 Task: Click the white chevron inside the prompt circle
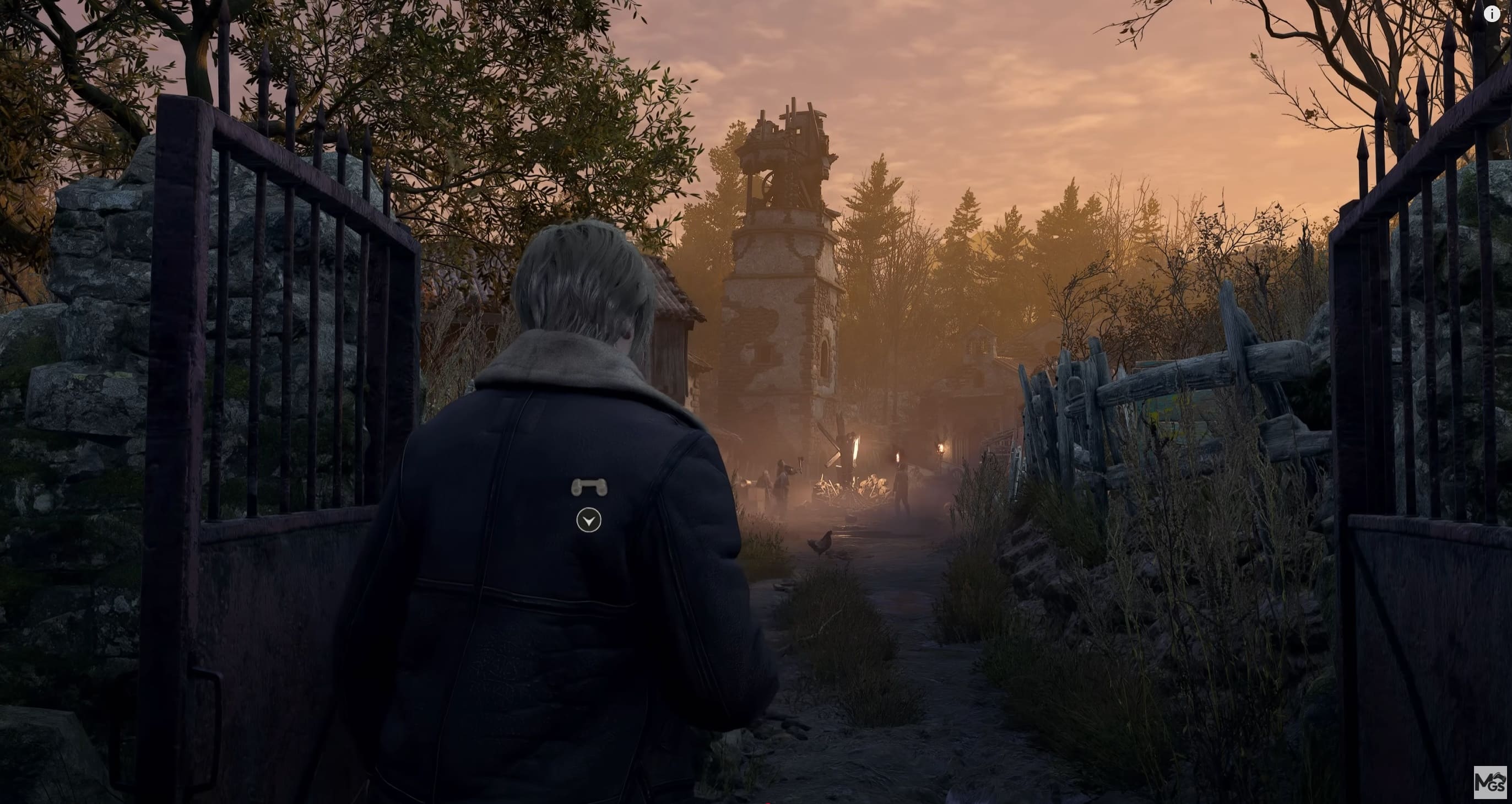(589, 521)
